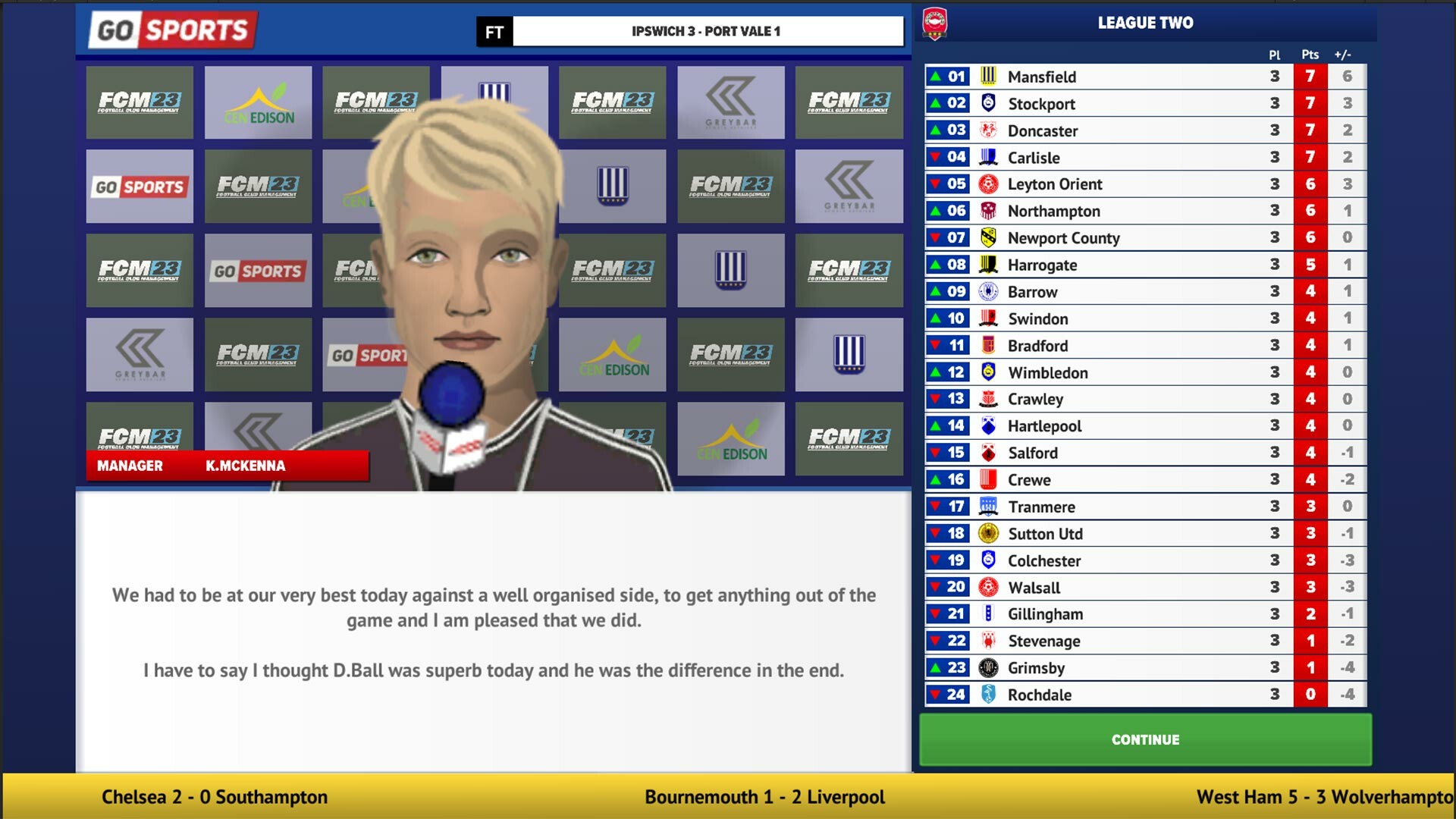Click the Rochdale club badge at bottom
This screenshot has height=819, width=1456.
pos(990,695)
